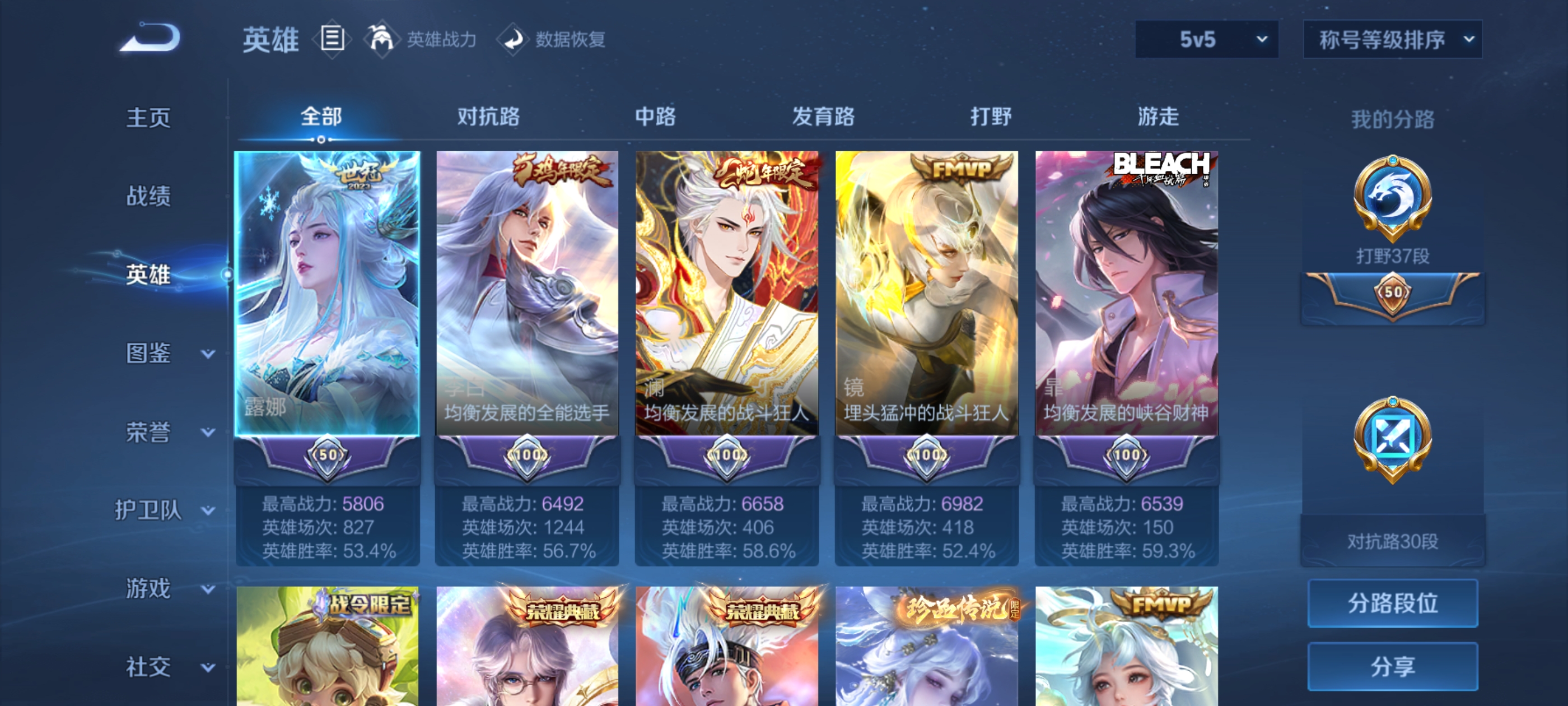Select the 英雄战力 helmet icon
Viewport: 1568px width, 706px height.
pyautogui.click(x=383, y=39)
